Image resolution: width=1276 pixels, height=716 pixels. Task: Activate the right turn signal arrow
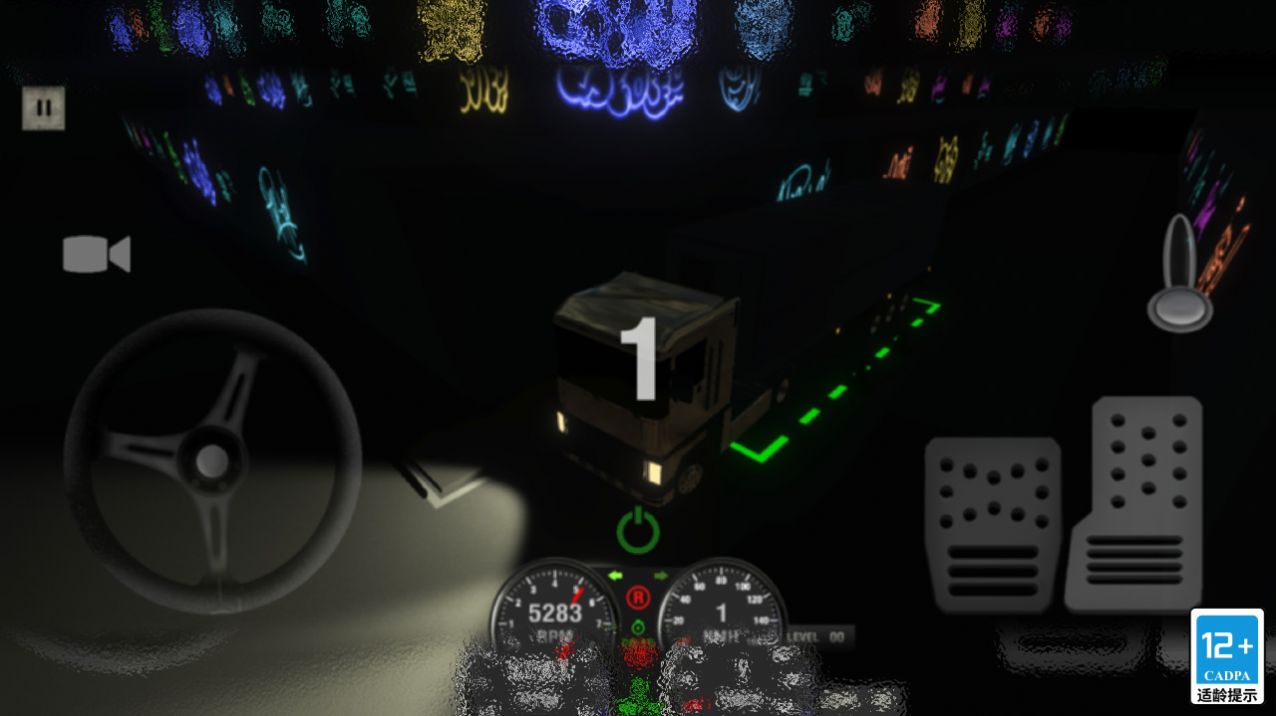tap(660, 575)
